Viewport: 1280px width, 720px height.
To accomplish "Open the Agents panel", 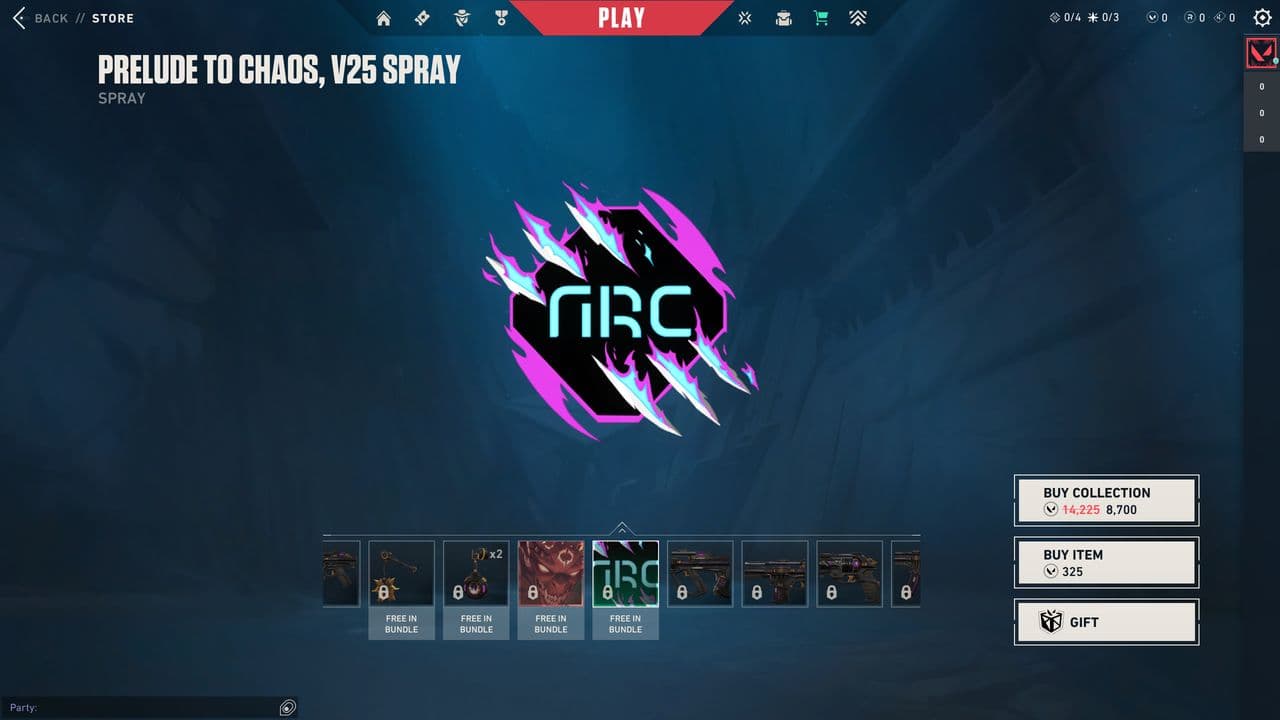I will (460, 17).
